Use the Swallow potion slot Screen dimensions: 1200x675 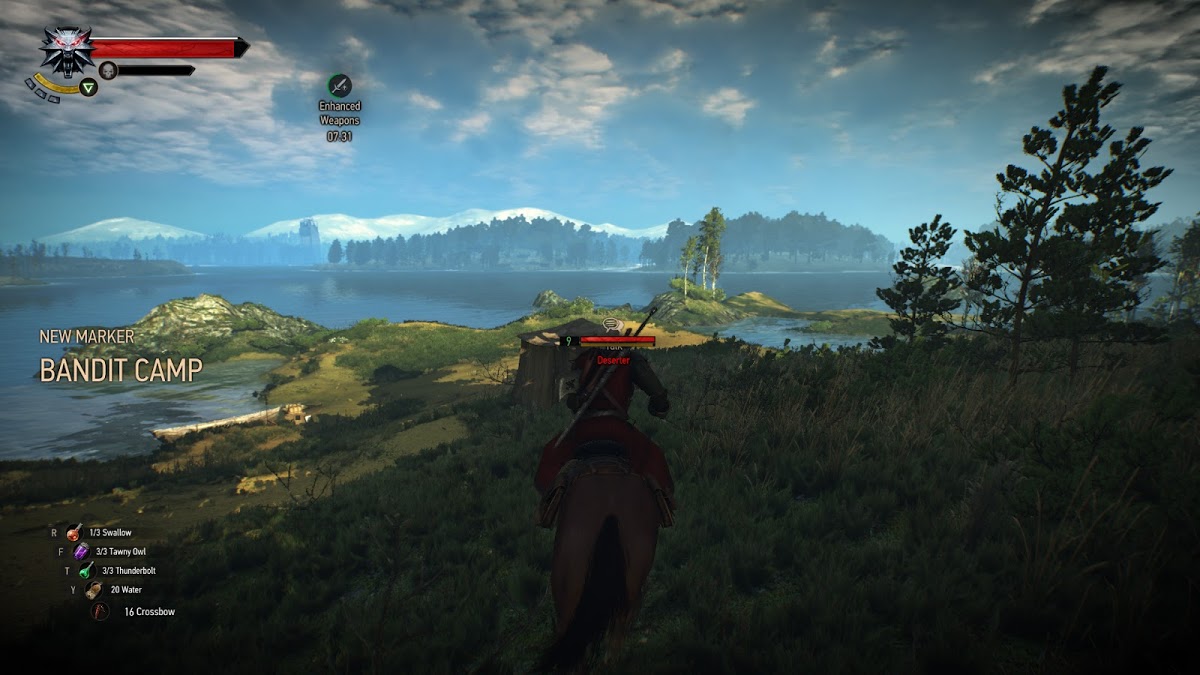(x=75, y=533)
